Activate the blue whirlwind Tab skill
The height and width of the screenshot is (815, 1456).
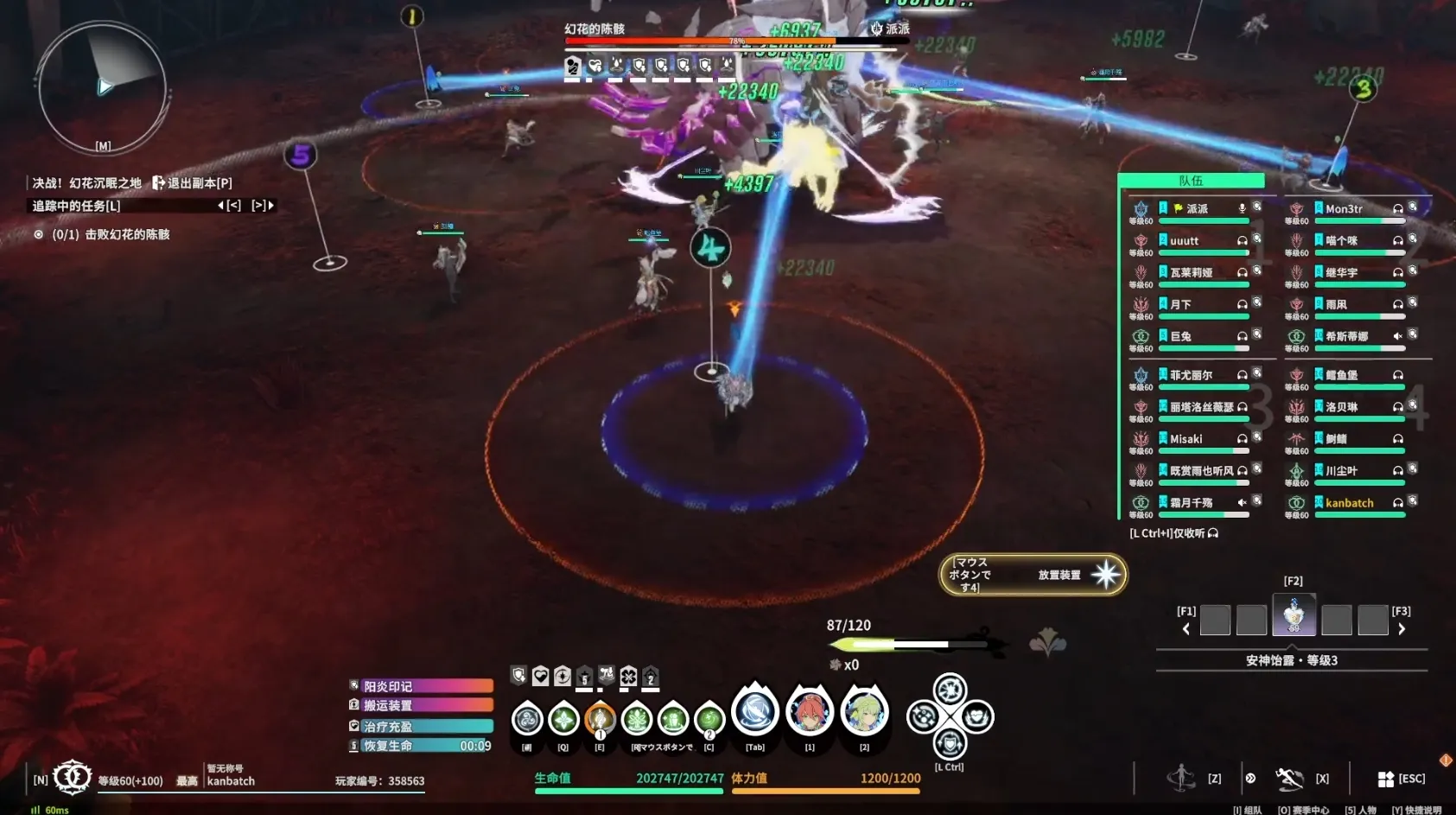tap(755, 712)
